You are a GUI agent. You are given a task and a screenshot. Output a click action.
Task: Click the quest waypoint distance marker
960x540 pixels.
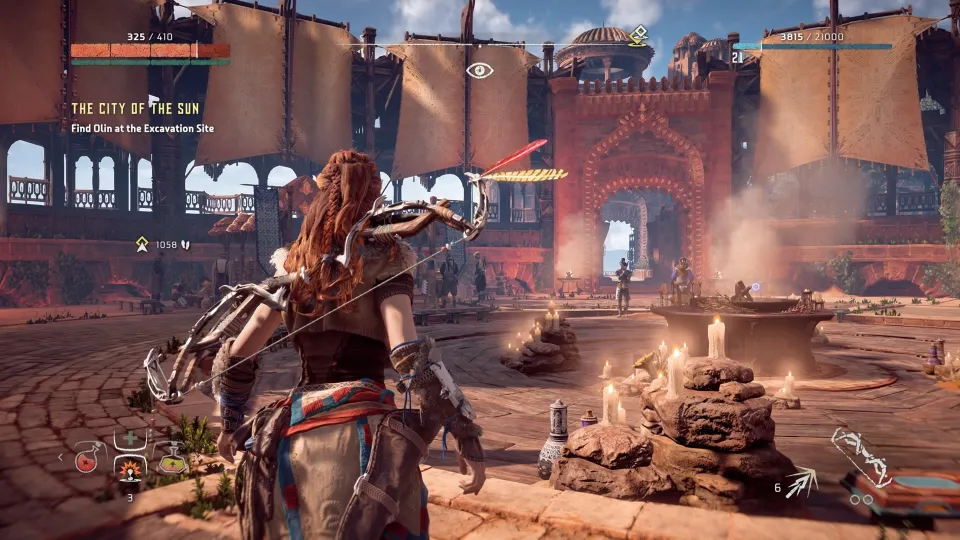coord(143,244)
